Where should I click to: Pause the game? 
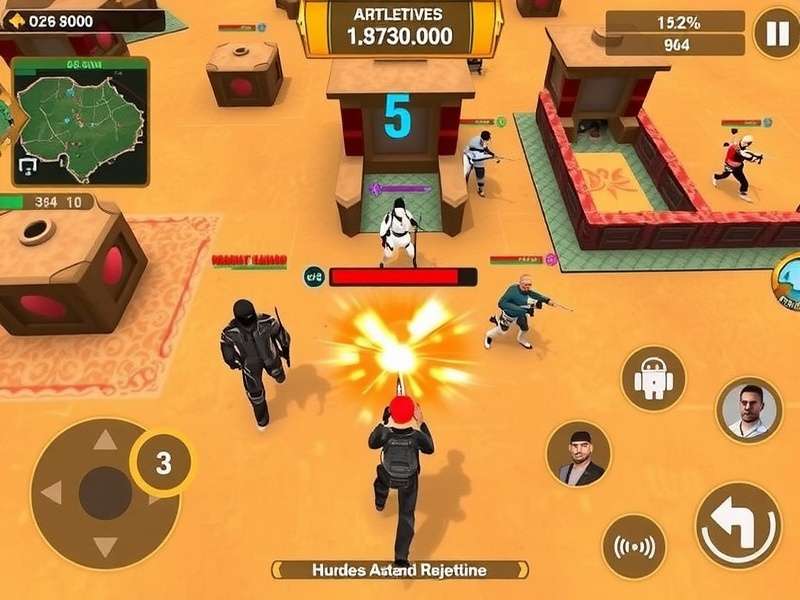click(776, 33)
